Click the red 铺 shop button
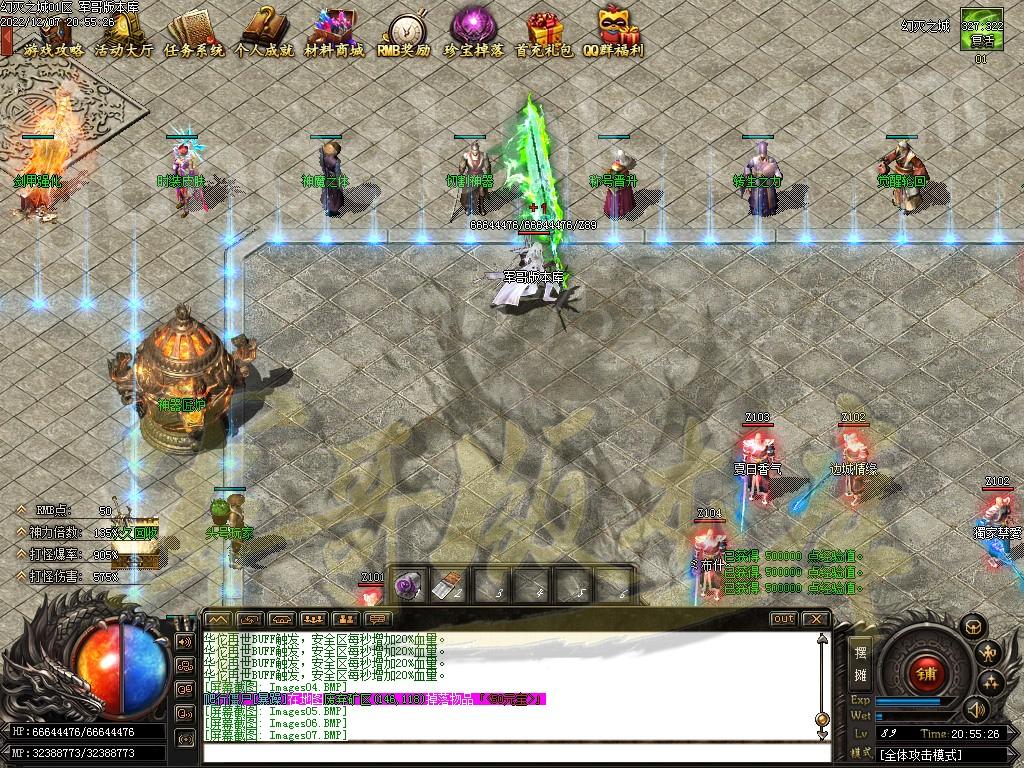1024x768 pixels. pos(925,673)
